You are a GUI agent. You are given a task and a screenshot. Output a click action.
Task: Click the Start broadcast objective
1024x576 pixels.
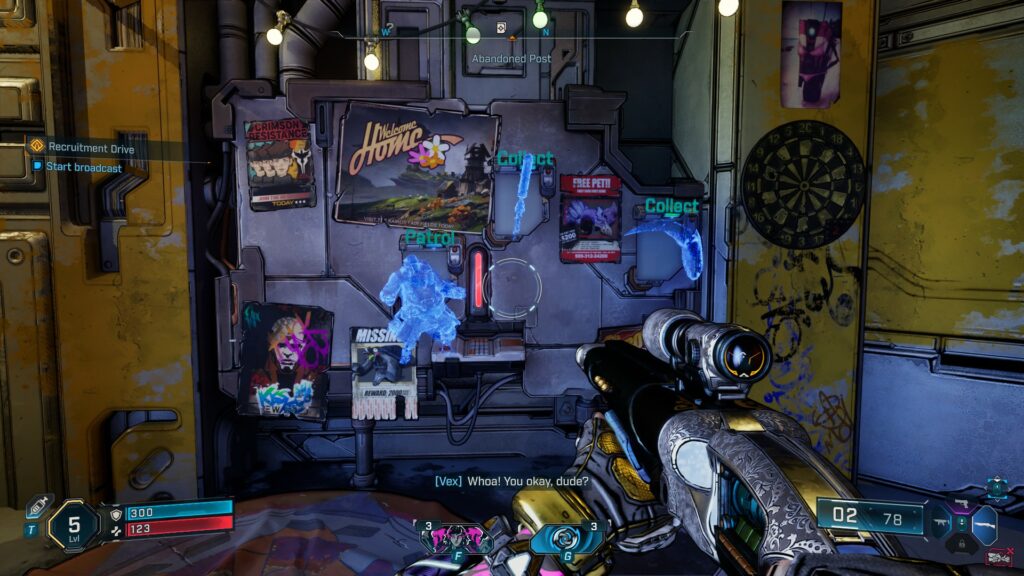pyautogui.click(x=83, y=168)
